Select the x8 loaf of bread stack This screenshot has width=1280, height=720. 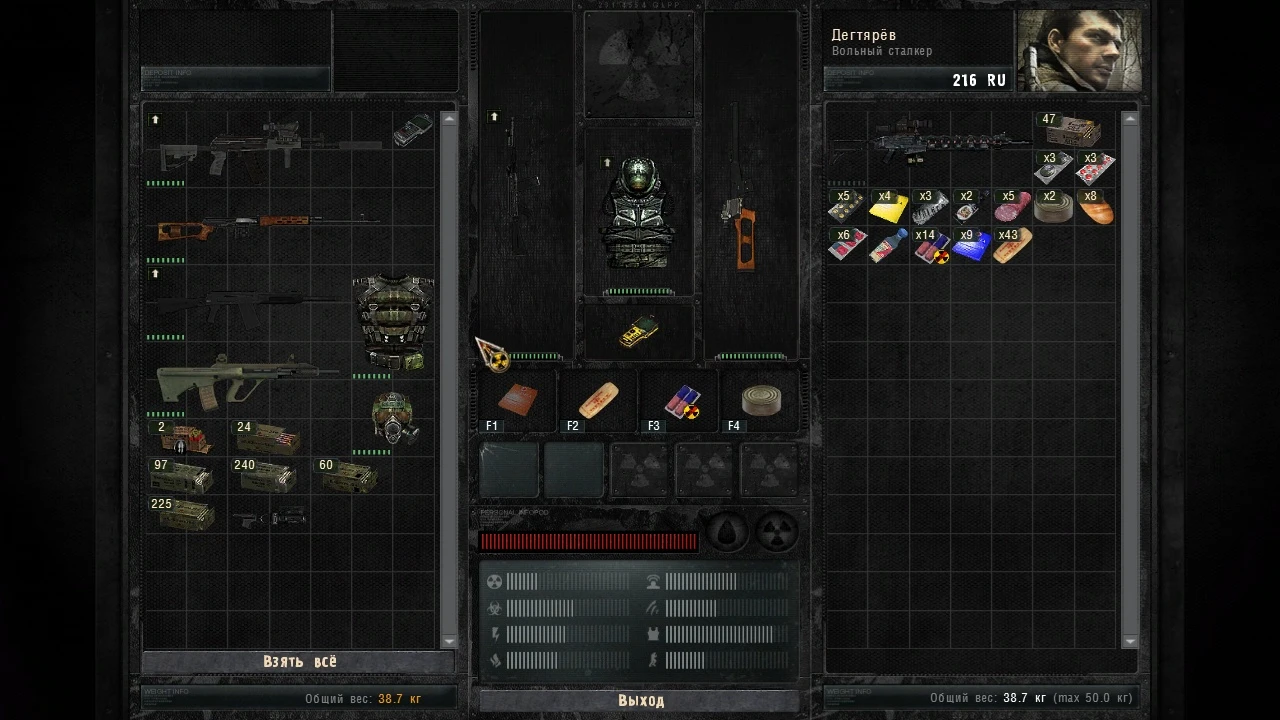[x=1096, y=207]
